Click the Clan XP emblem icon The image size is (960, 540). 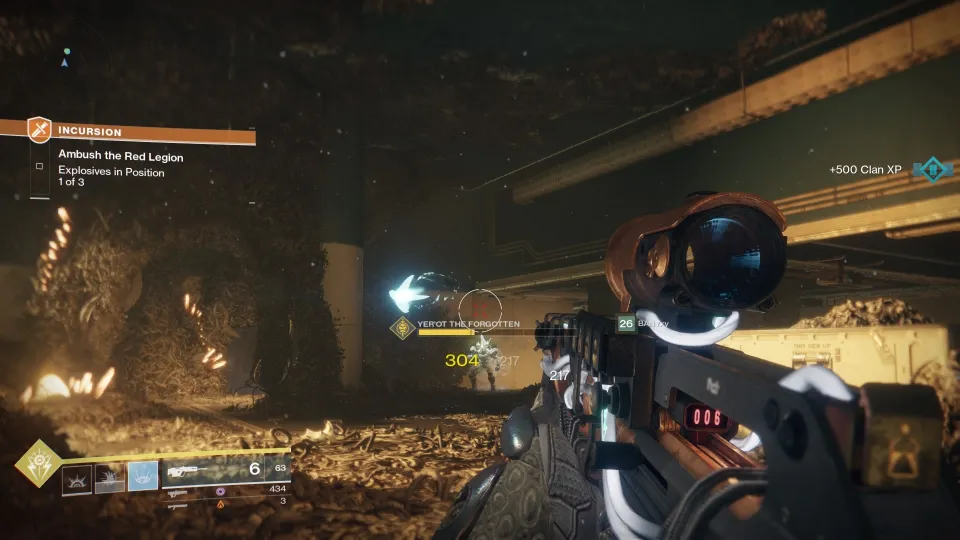934,170
